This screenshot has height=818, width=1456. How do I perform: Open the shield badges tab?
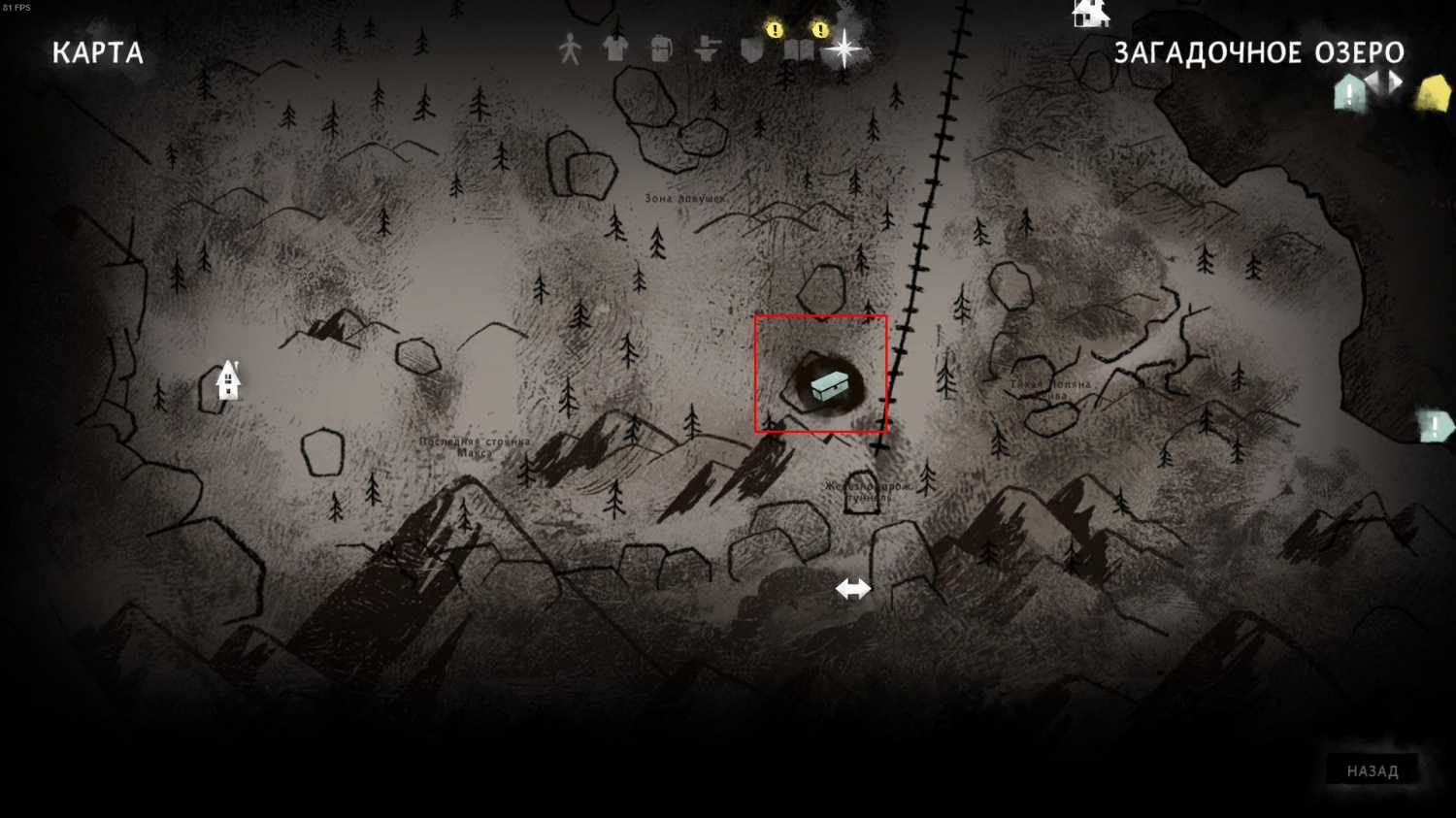pyautogui.click(x=752, y=49)
